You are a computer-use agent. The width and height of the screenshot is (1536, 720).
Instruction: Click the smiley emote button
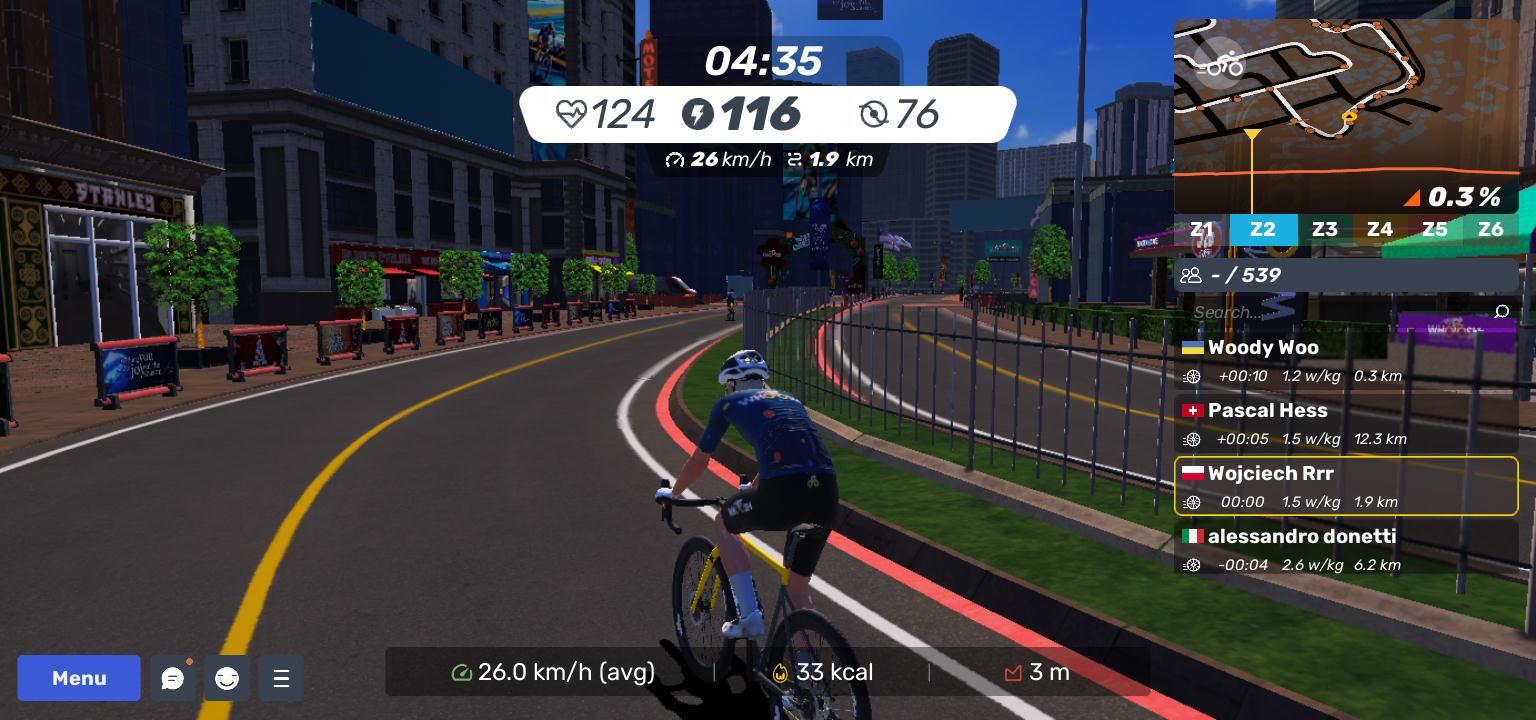(x=227, y=679)
